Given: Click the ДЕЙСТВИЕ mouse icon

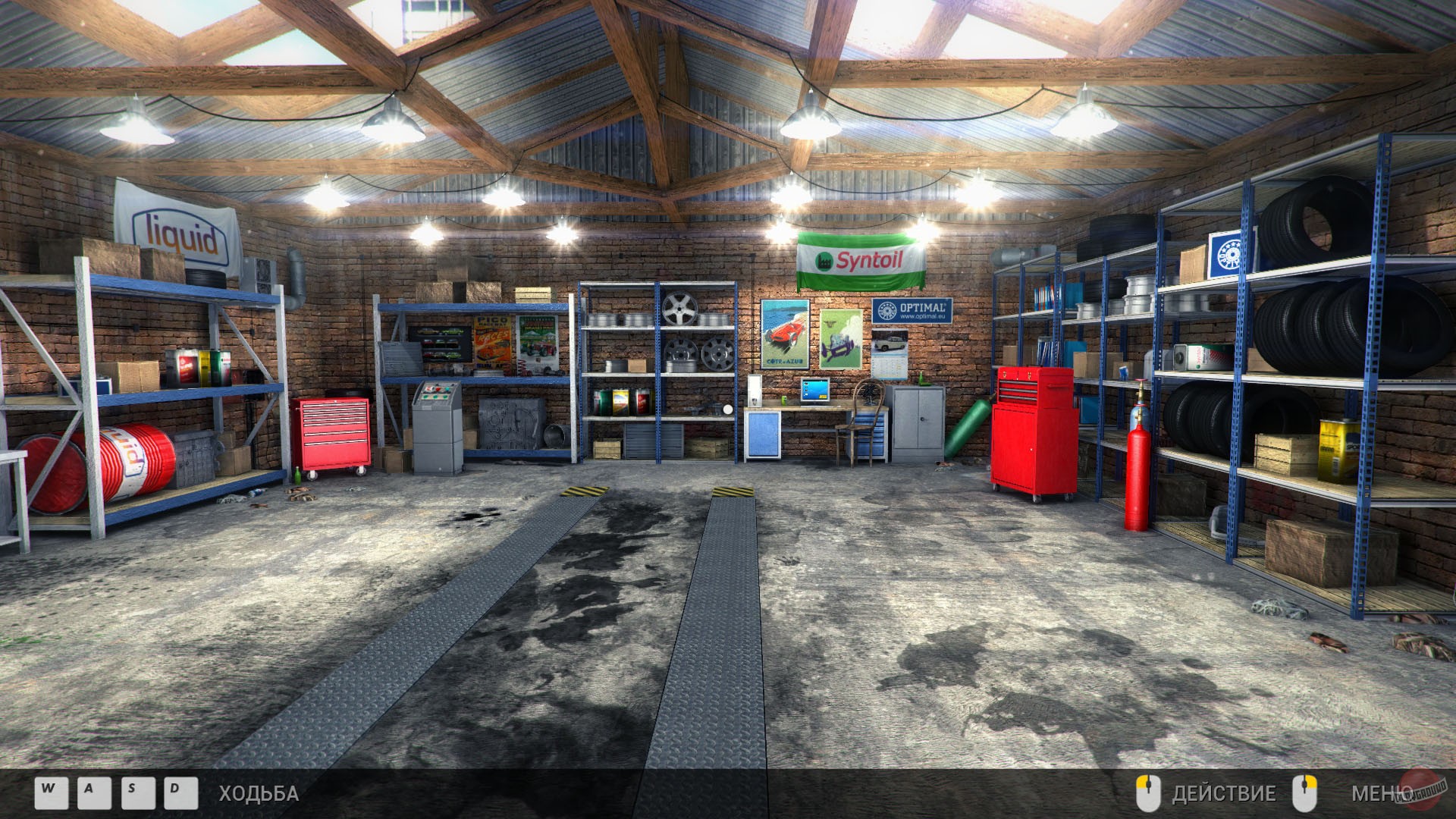Looking at the screenshot, I should 1149,794.
